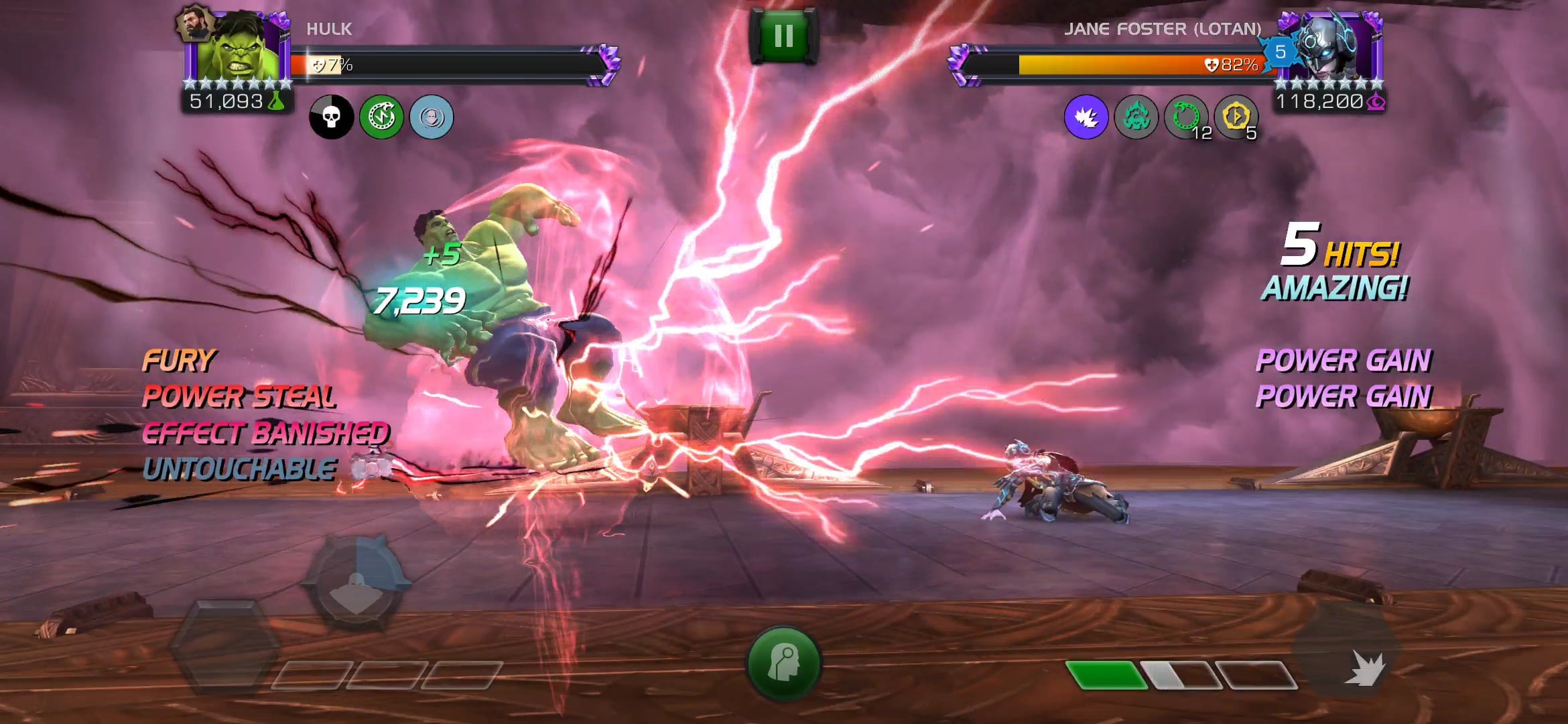Select the blue face immunity buff icon
The image size is (1568, 724).
click(432, 117)
